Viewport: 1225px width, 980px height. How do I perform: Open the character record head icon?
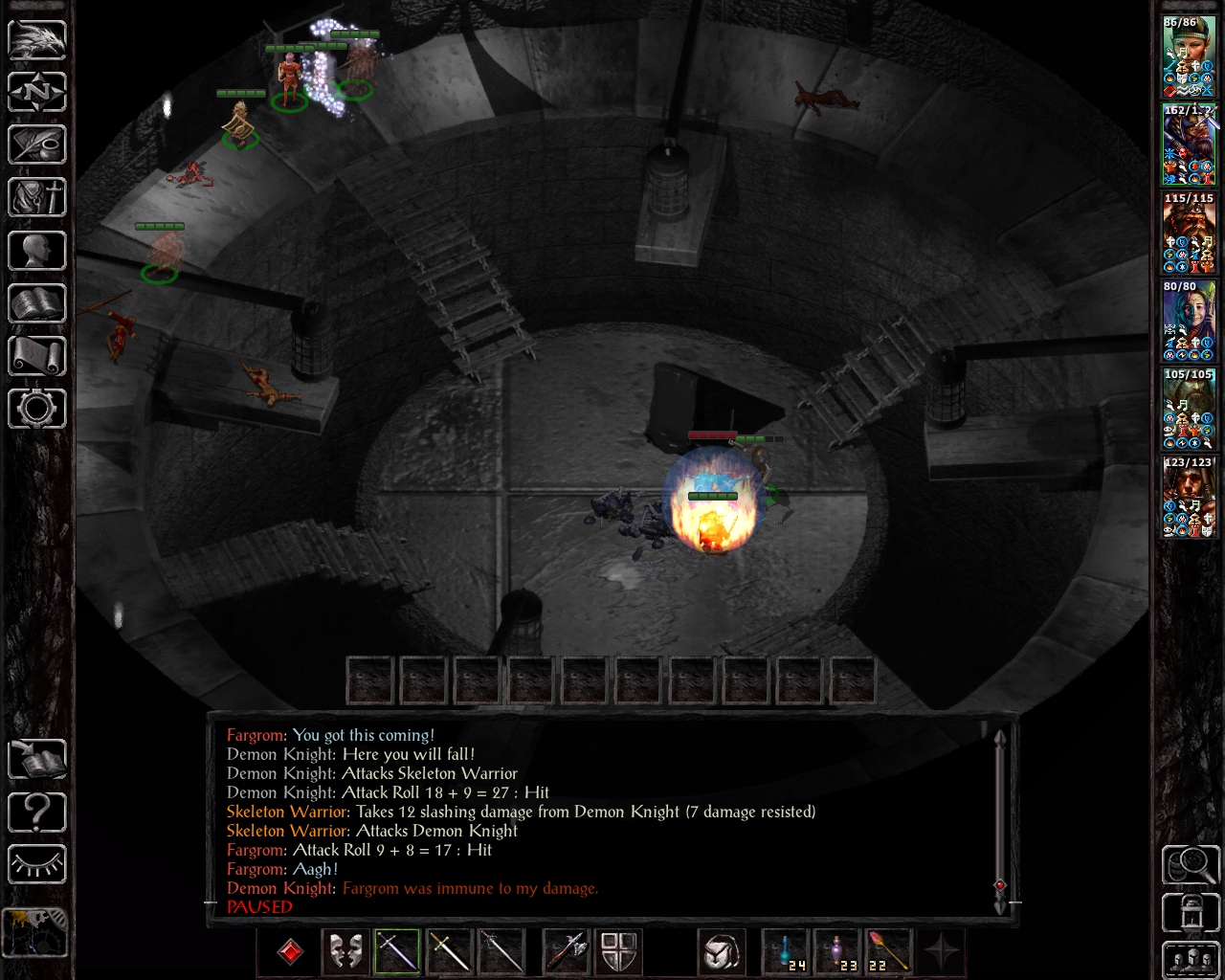click(x=37, y=251)
